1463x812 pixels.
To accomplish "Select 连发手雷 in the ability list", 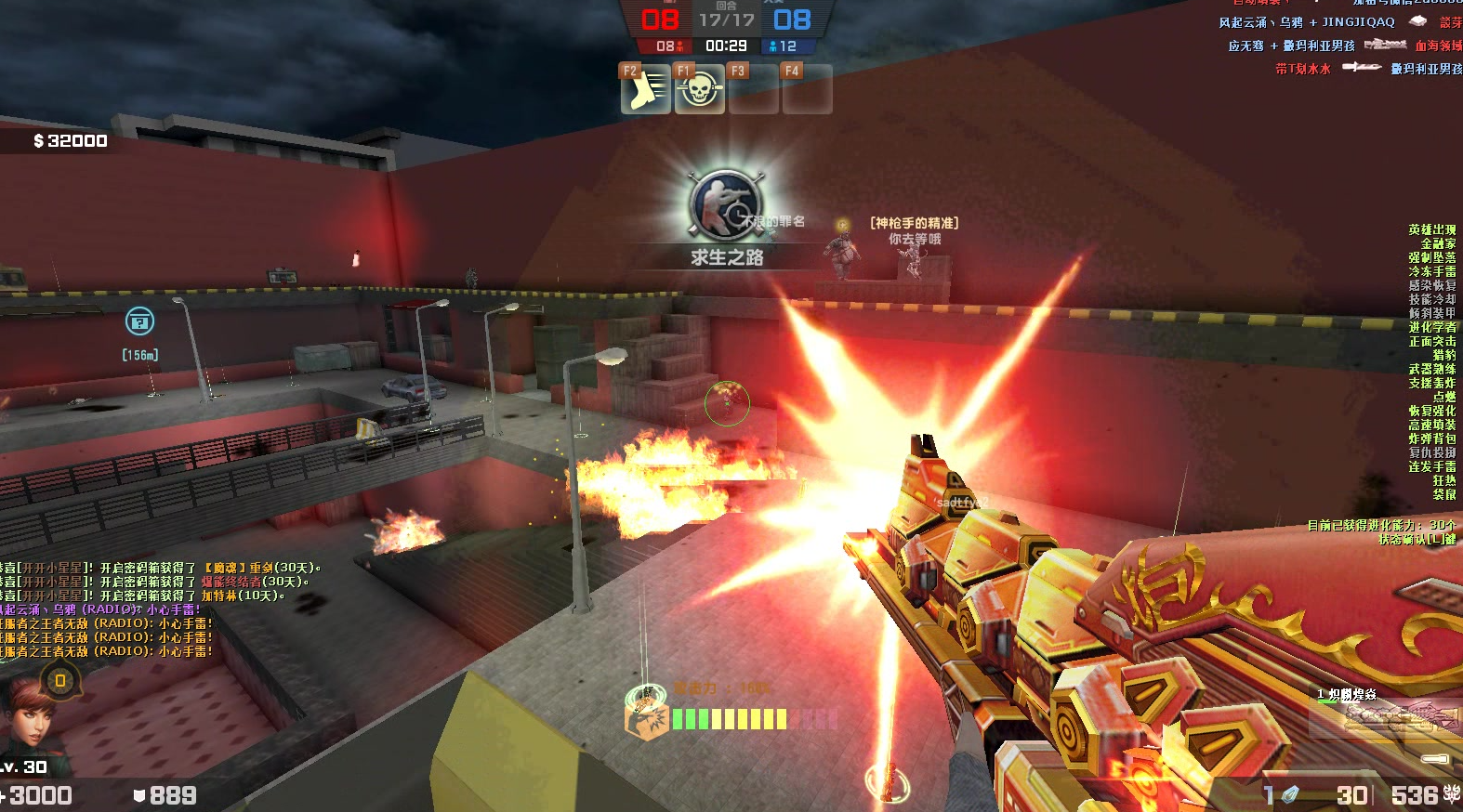I will coord(1431,466).
